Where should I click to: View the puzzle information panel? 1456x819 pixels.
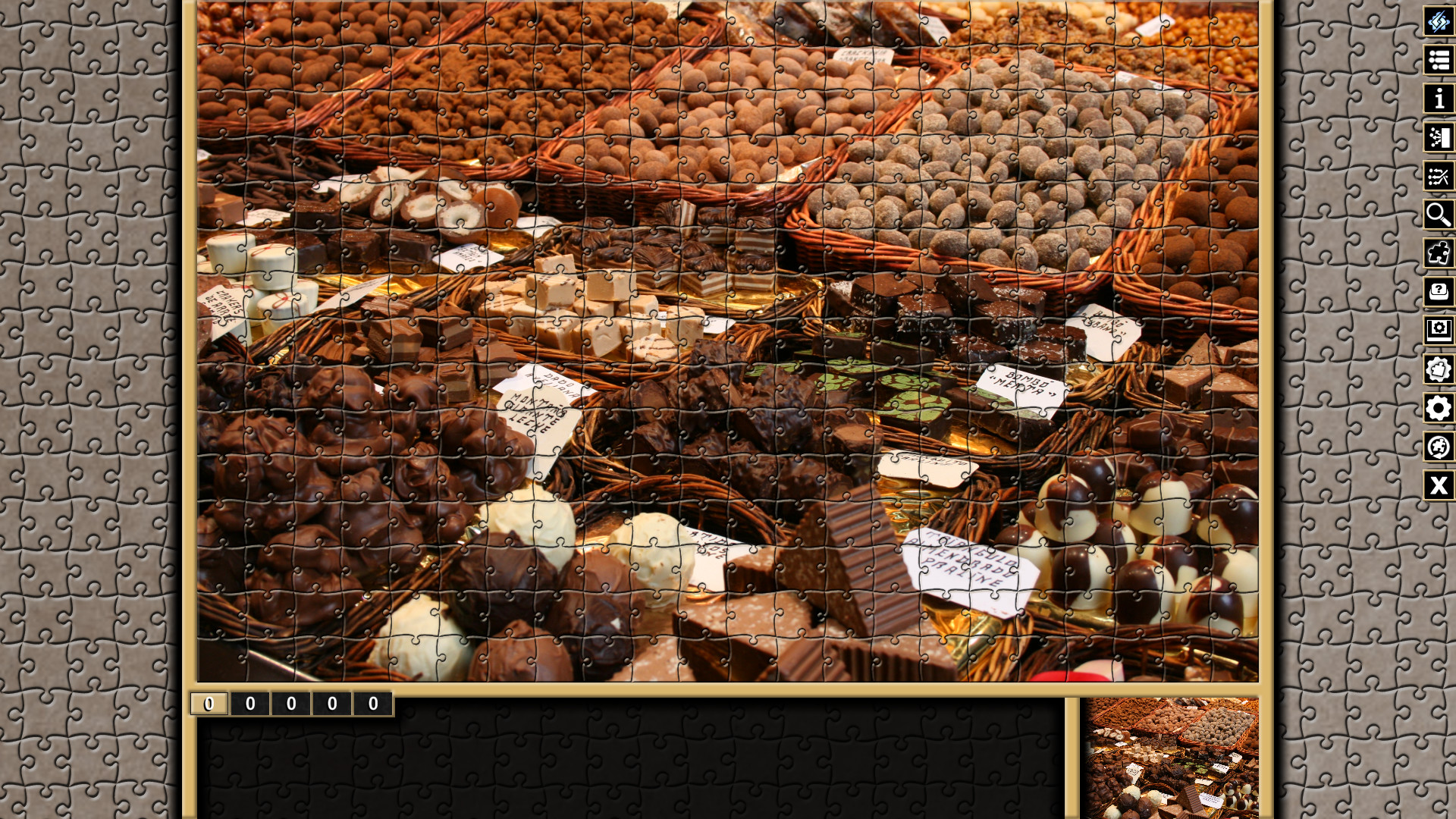[x=1438, y=99]
